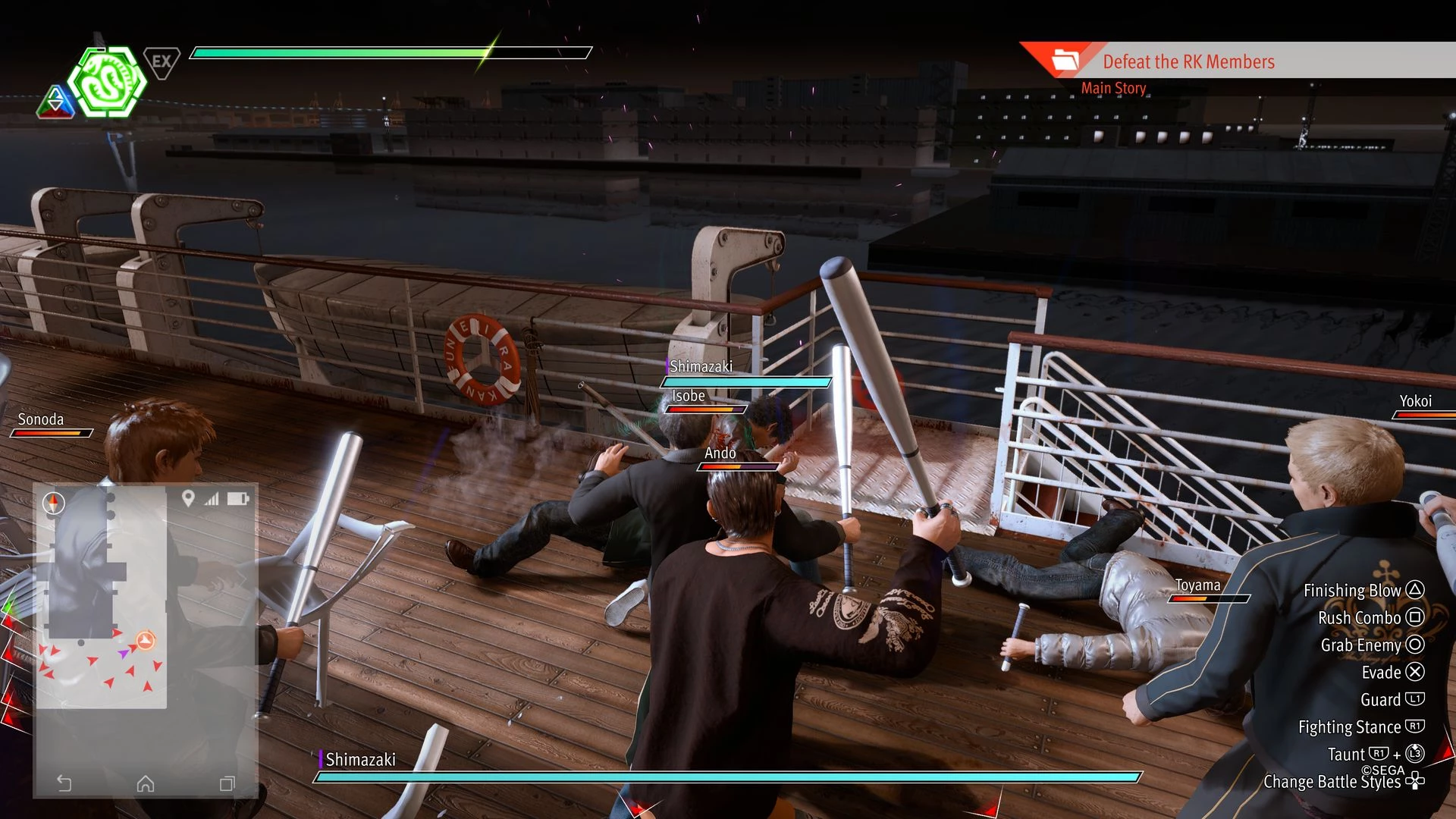The height and width of the screenshot is (819, 1456).
Task: Open the Defeat the RK Members objective
Action: point(1188,61)
